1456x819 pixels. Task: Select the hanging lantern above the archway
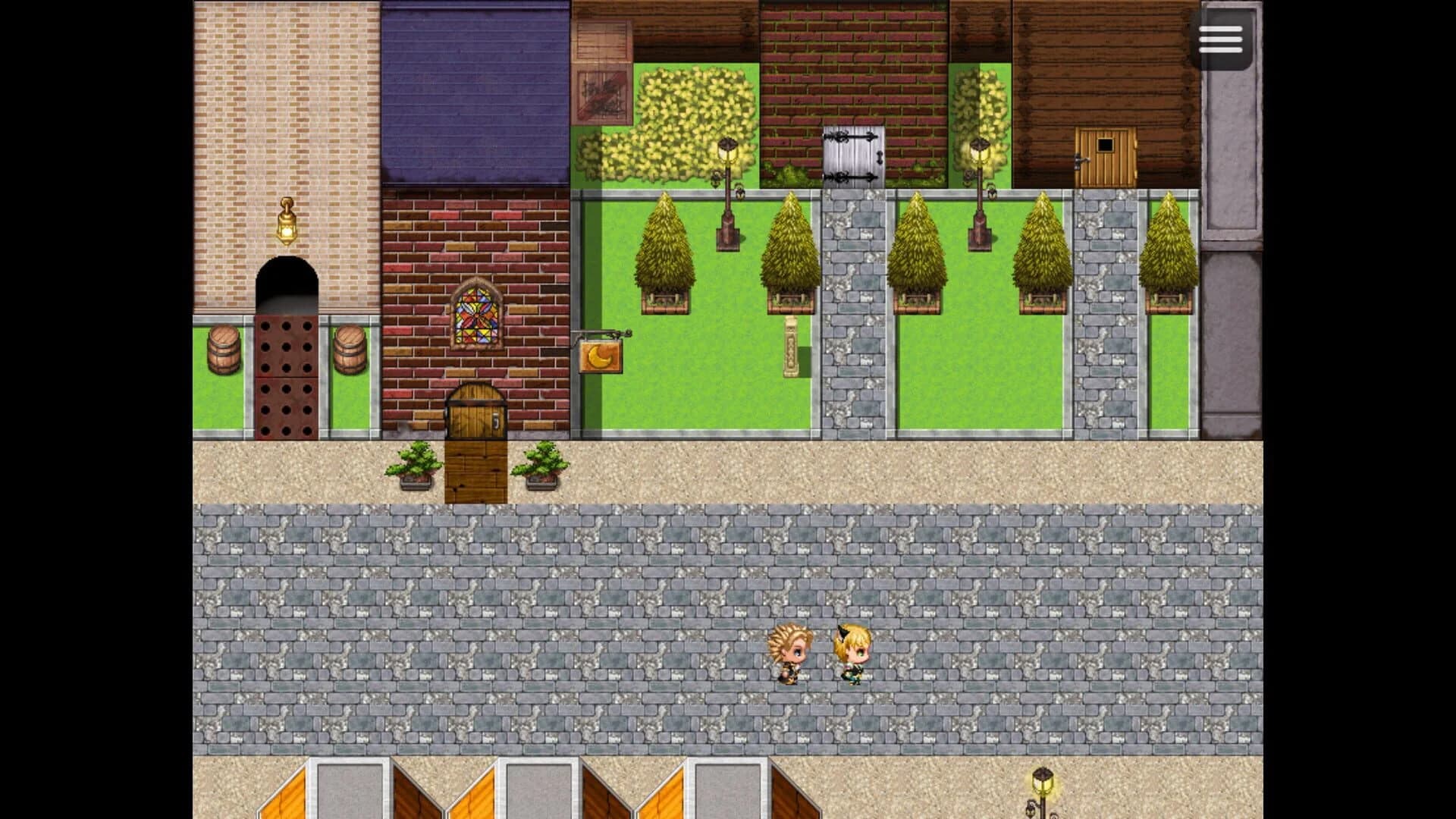(288, 224)
